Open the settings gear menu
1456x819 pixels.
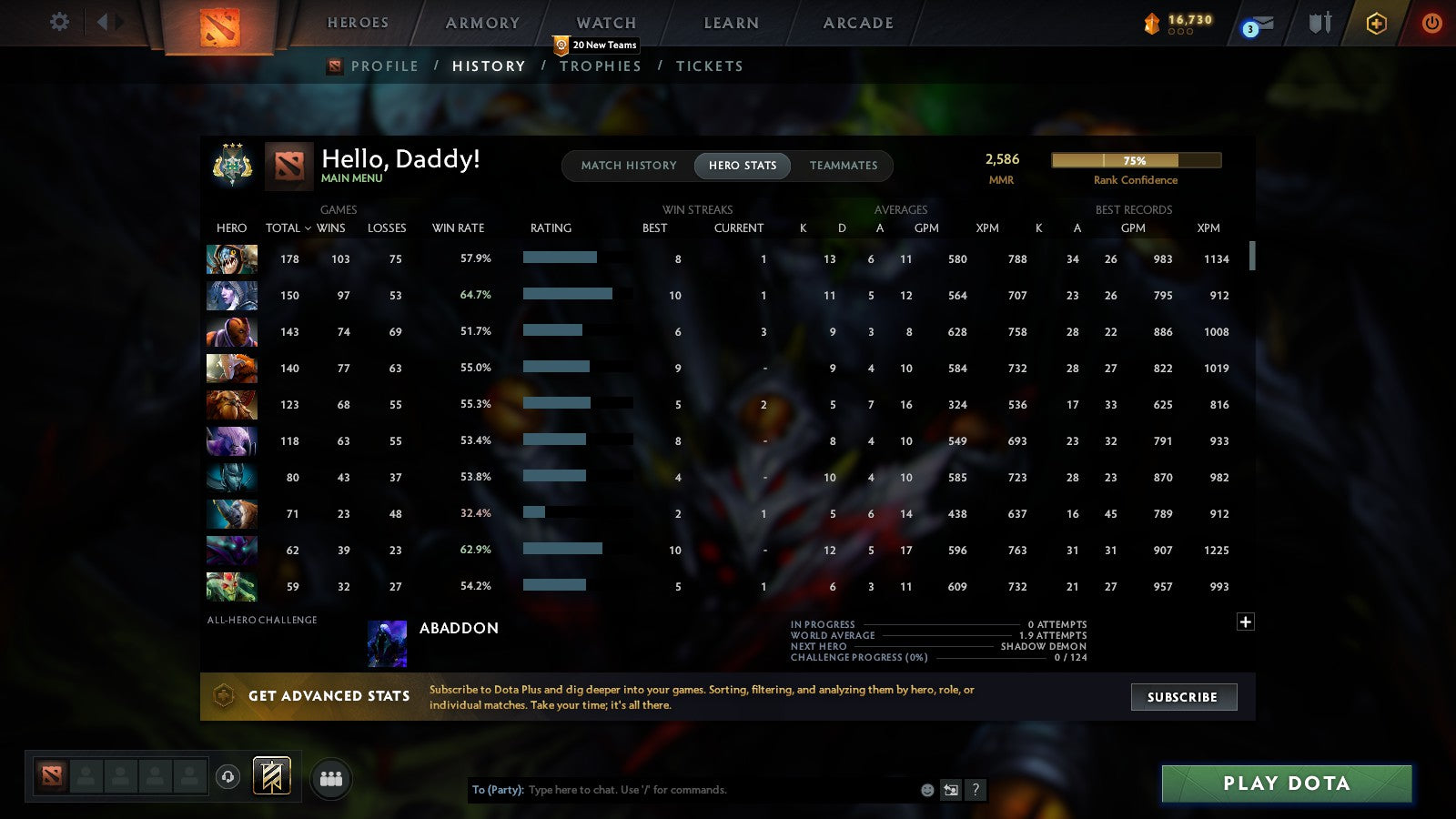pyautogui.click(x=58, y=23)
